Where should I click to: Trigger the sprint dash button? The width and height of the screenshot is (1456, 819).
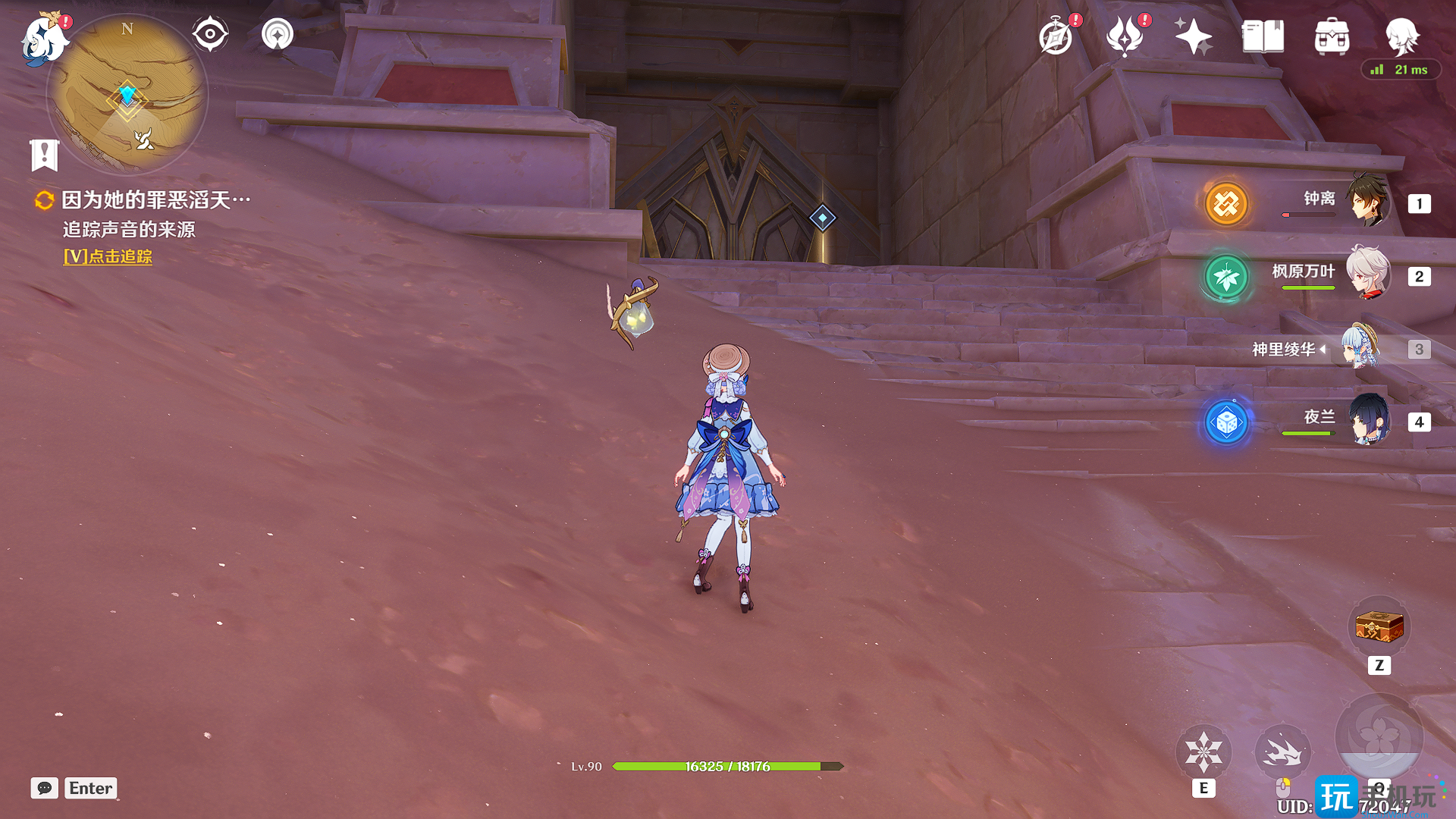[x=1282, y=752]
